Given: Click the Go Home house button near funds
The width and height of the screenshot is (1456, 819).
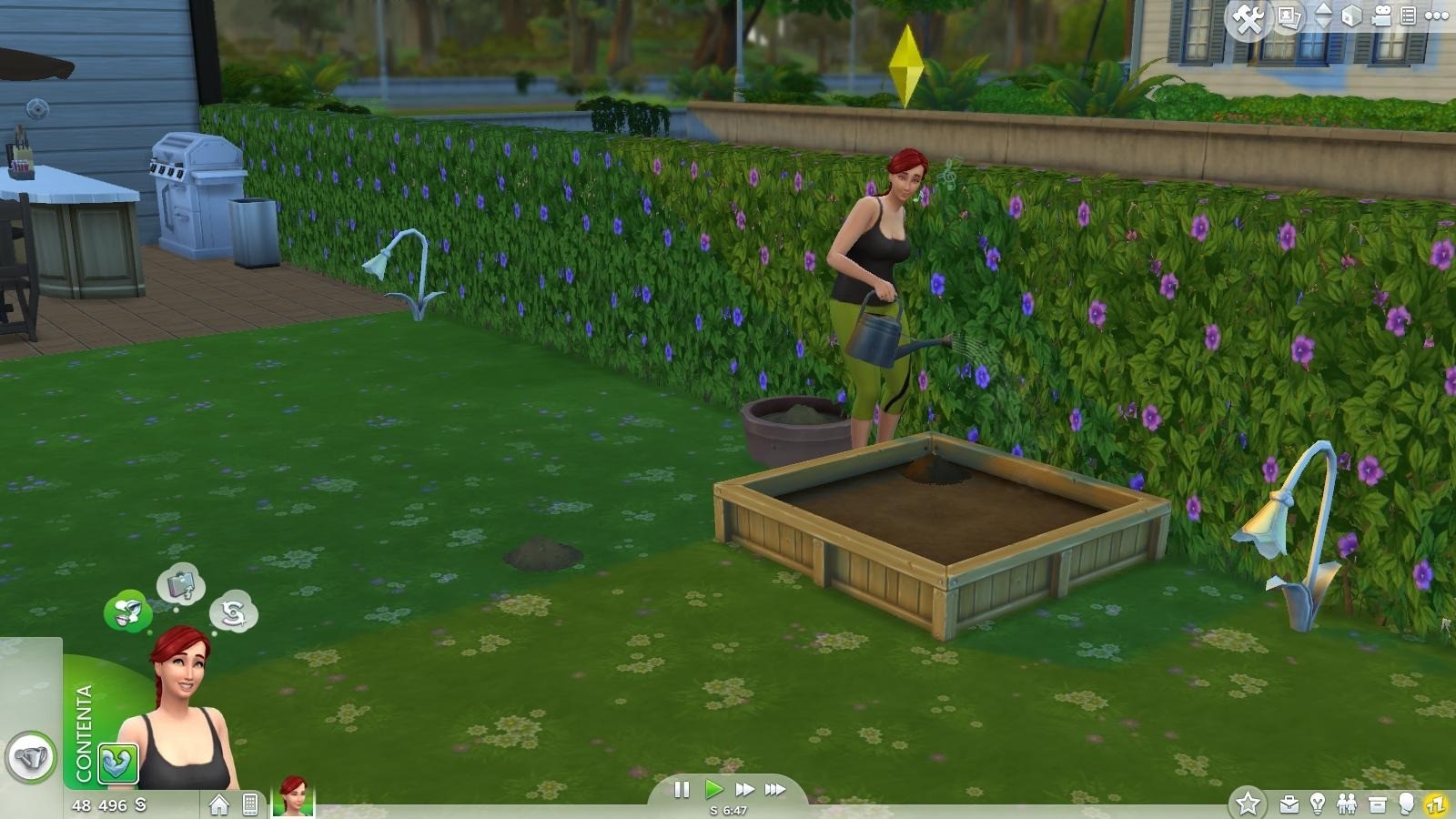Looking at the screenshot, I should click(x=221, y=804).
